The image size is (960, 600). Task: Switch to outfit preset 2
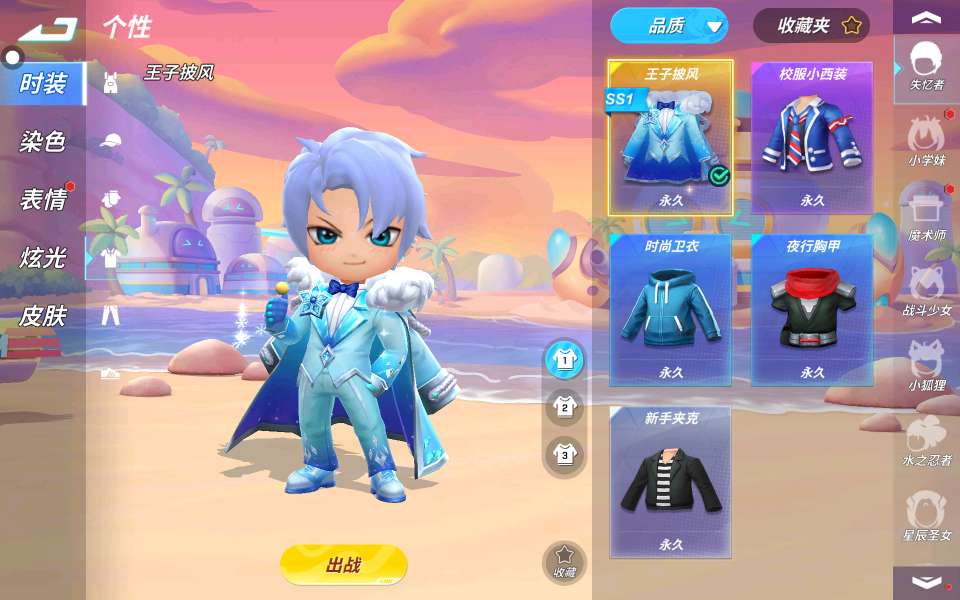click(565, 406)
